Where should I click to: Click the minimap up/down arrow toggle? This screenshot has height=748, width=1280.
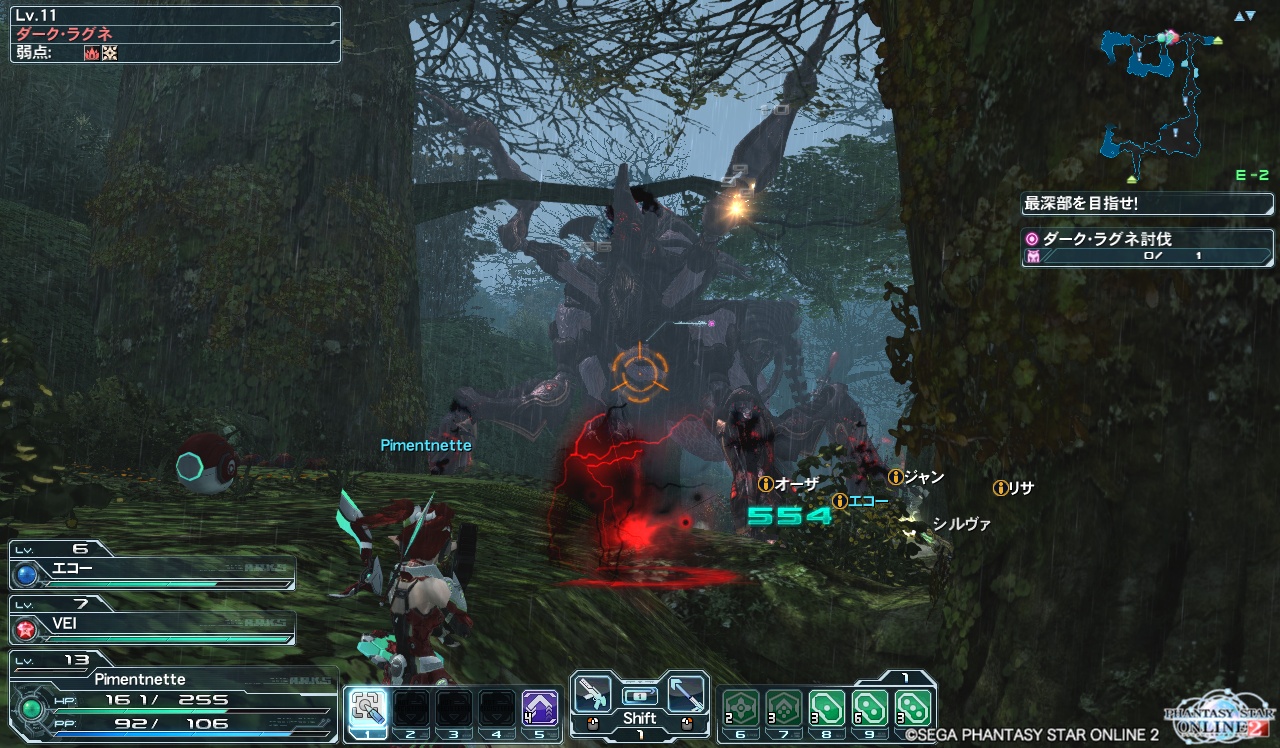[1244, 16]
